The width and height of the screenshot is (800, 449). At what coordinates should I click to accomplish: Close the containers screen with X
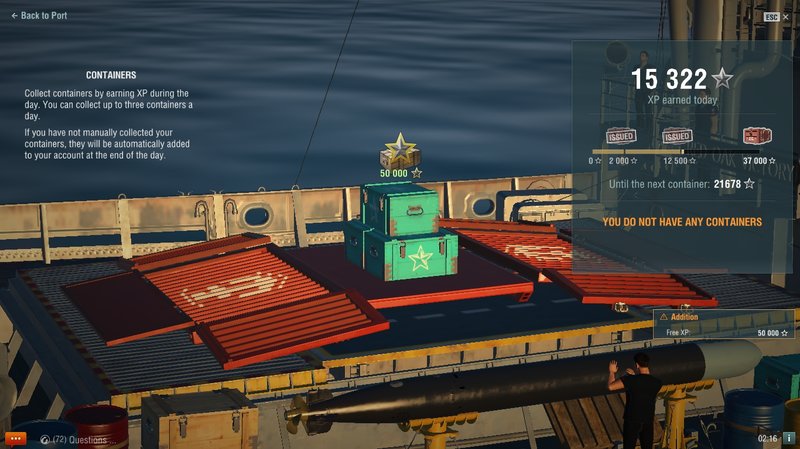click(x=787, y=17)
